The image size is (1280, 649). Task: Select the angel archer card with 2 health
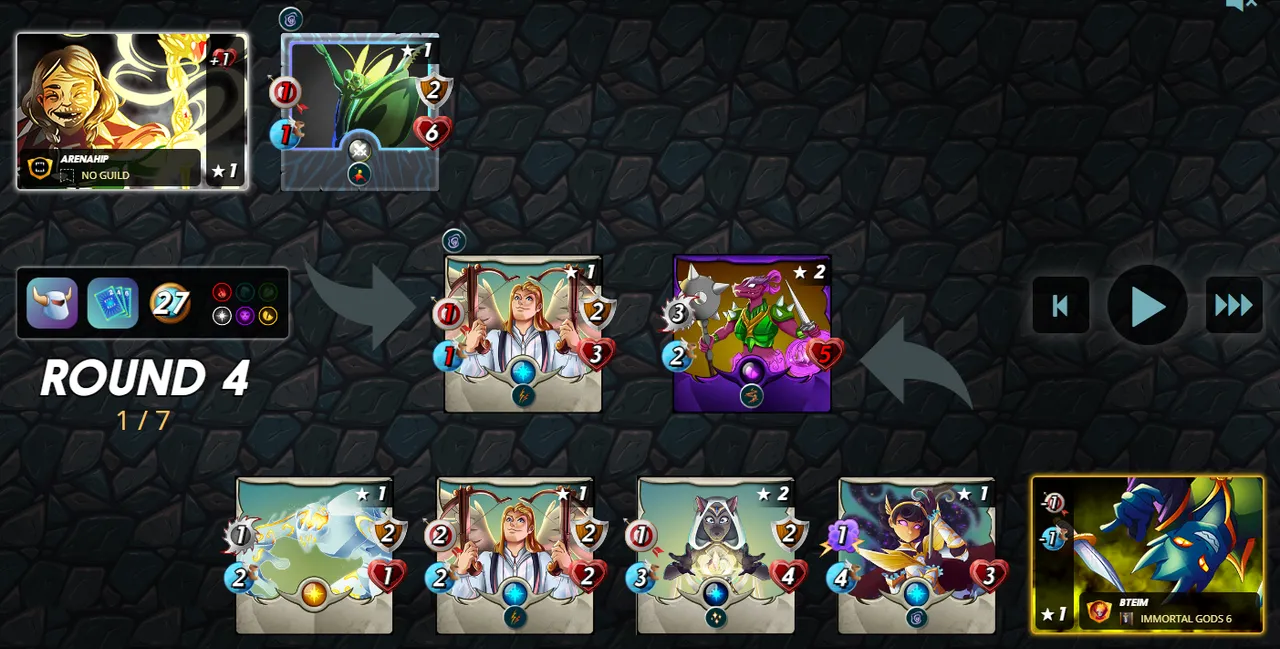(515, 555)
